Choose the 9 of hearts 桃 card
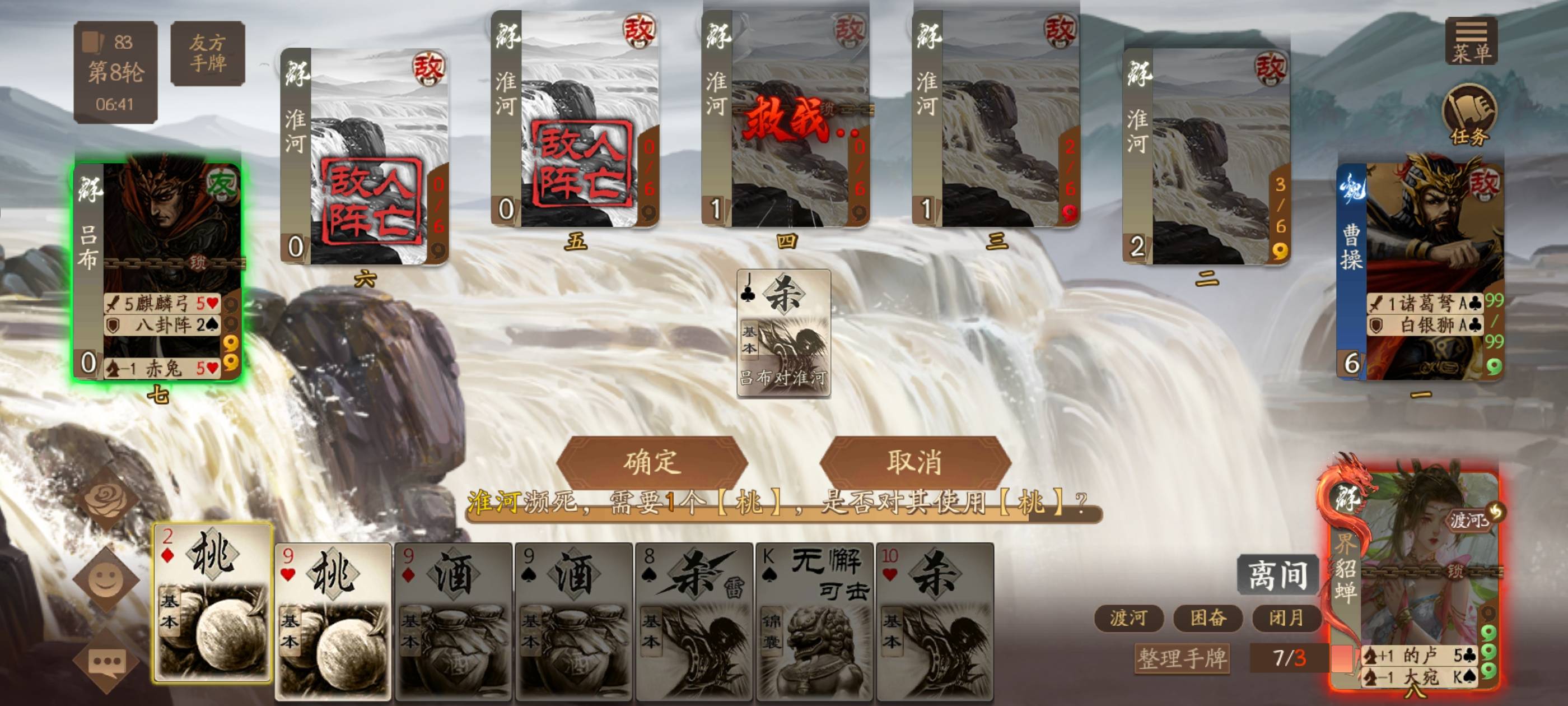The height and width of the screenshot is (706, 1568). pyautogui.click(x=332, y=621)
